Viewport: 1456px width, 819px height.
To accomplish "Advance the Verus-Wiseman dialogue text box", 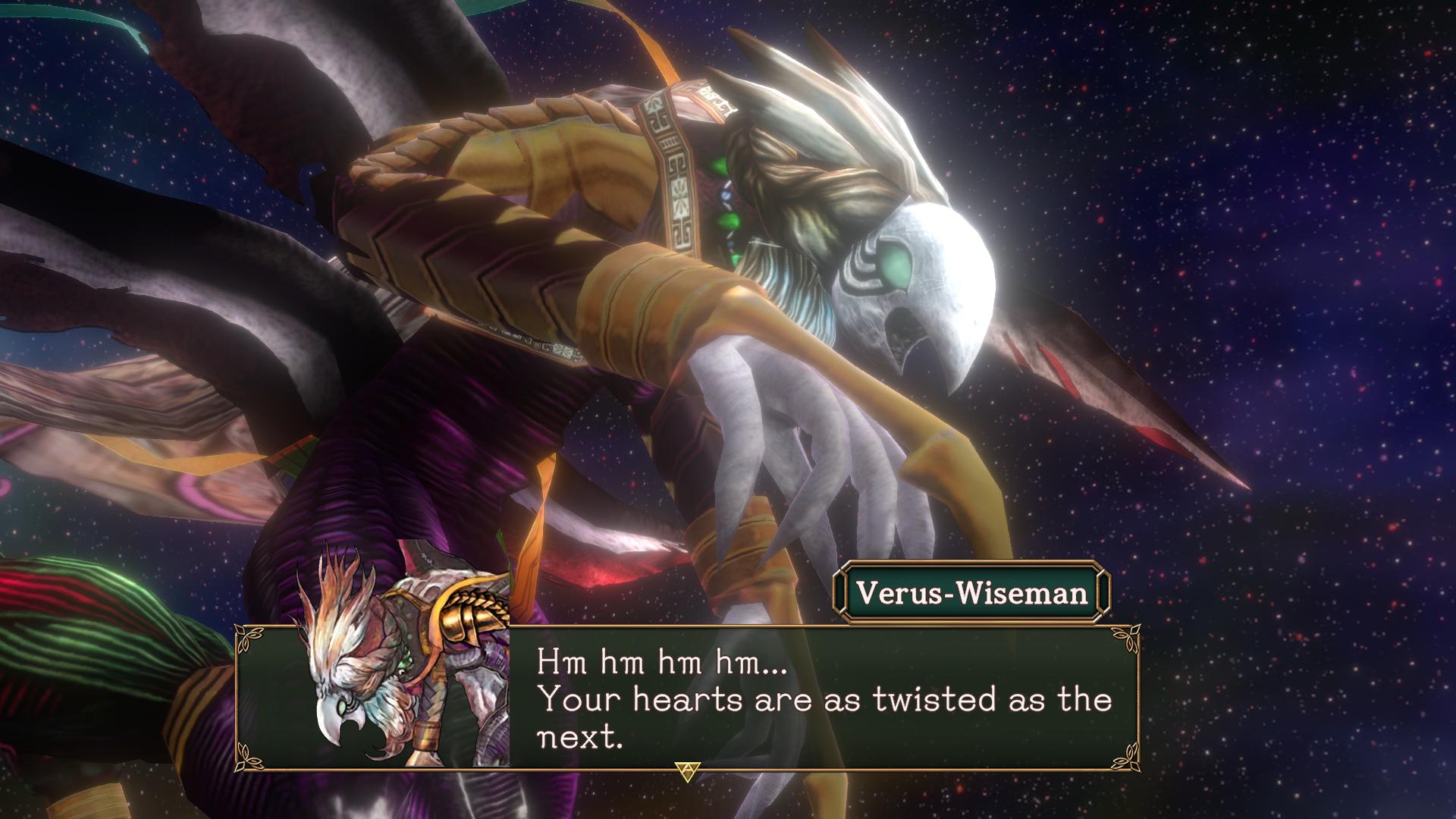I will pyautogui.click(x=686, y=771).
